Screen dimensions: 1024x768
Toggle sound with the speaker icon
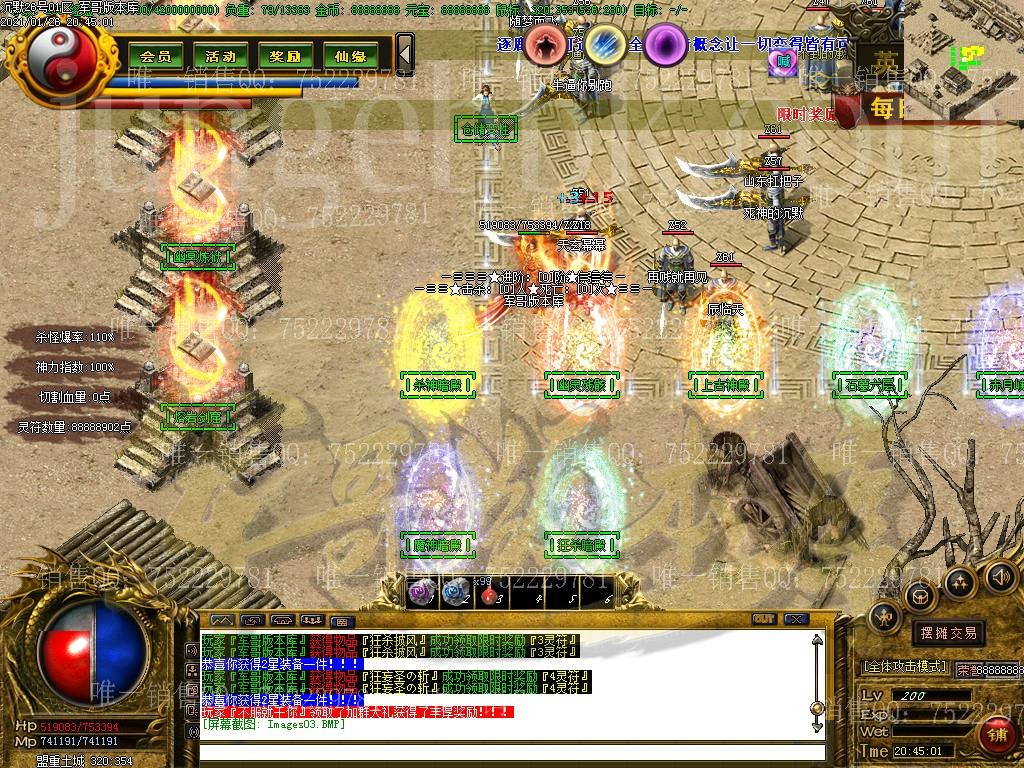(1000, 576)
